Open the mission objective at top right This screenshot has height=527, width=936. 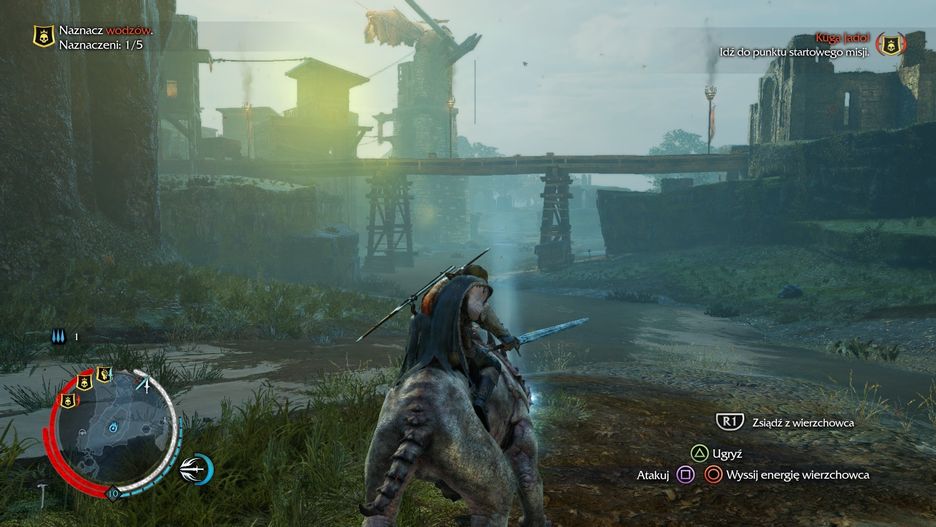coord(795,43)
